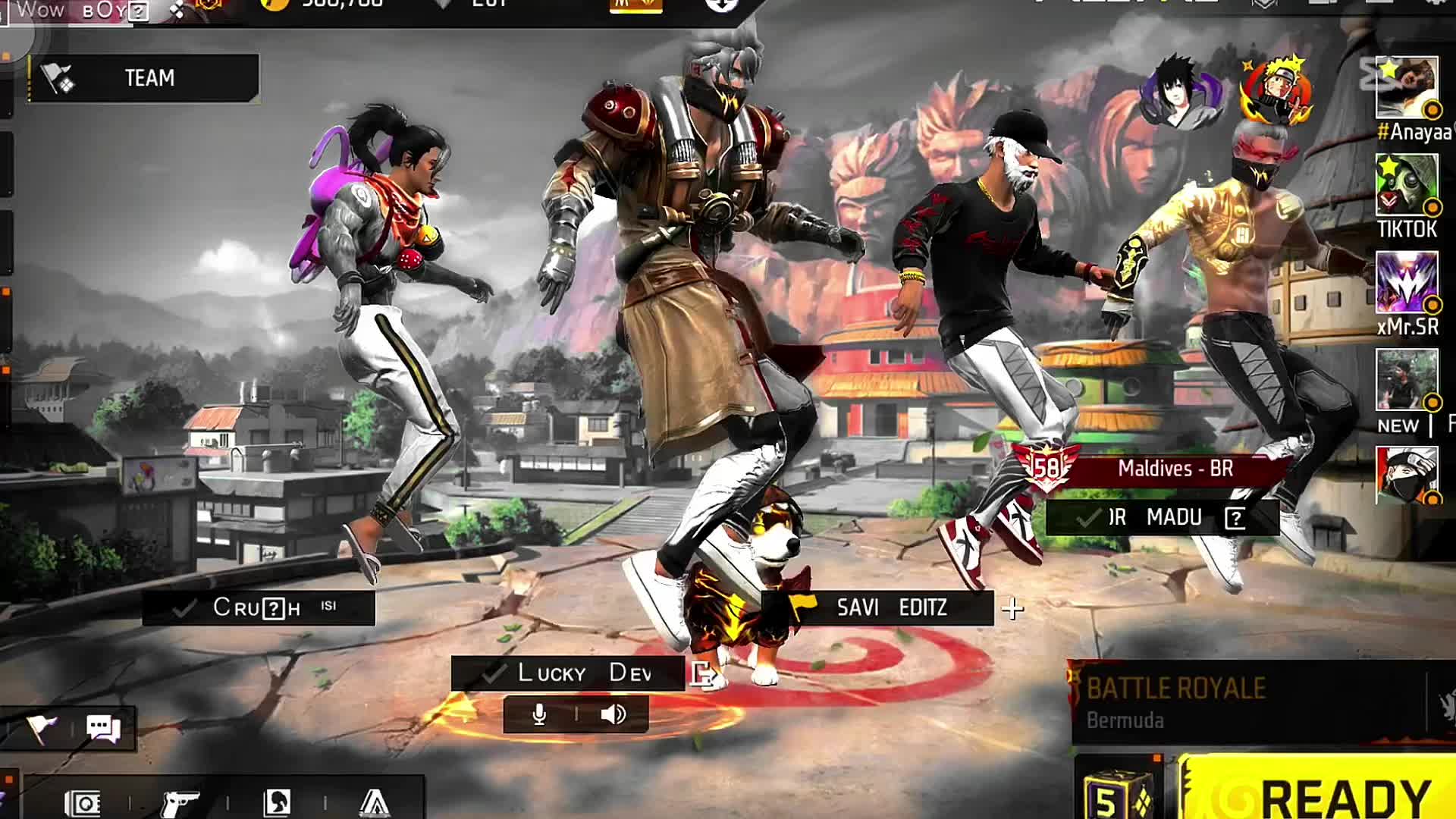
Task: Select the #Anayaa friend avatar
Action: (1407, 87)
